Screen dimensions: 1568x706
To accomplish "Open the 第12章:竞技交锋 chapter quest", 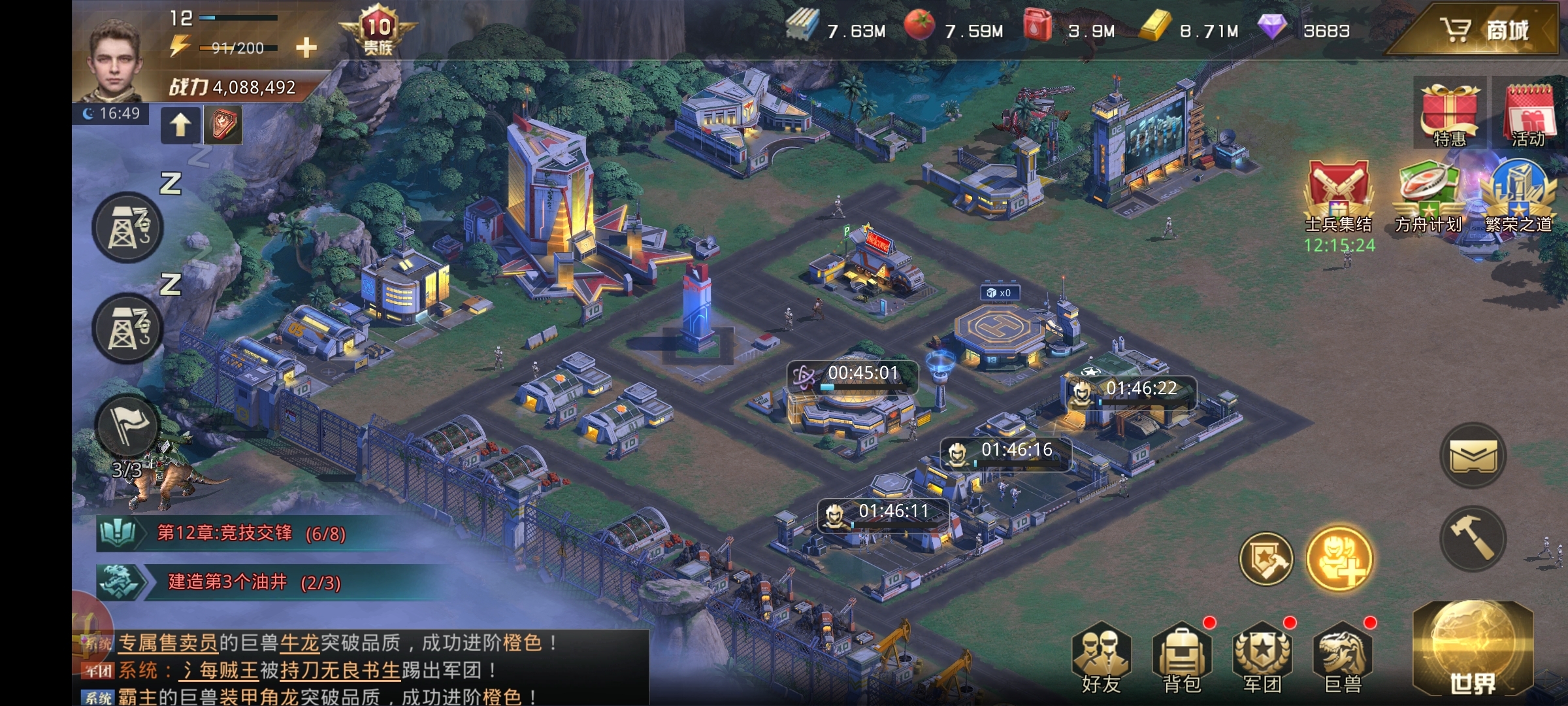I will 248,533.
